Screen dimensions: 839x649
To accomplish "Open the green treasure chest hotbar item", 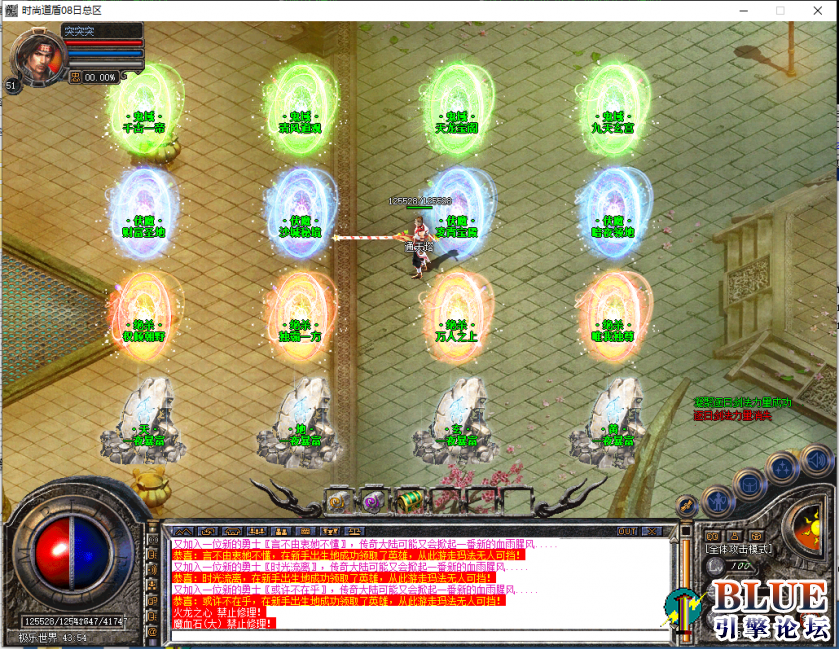I will click(406, 499).
